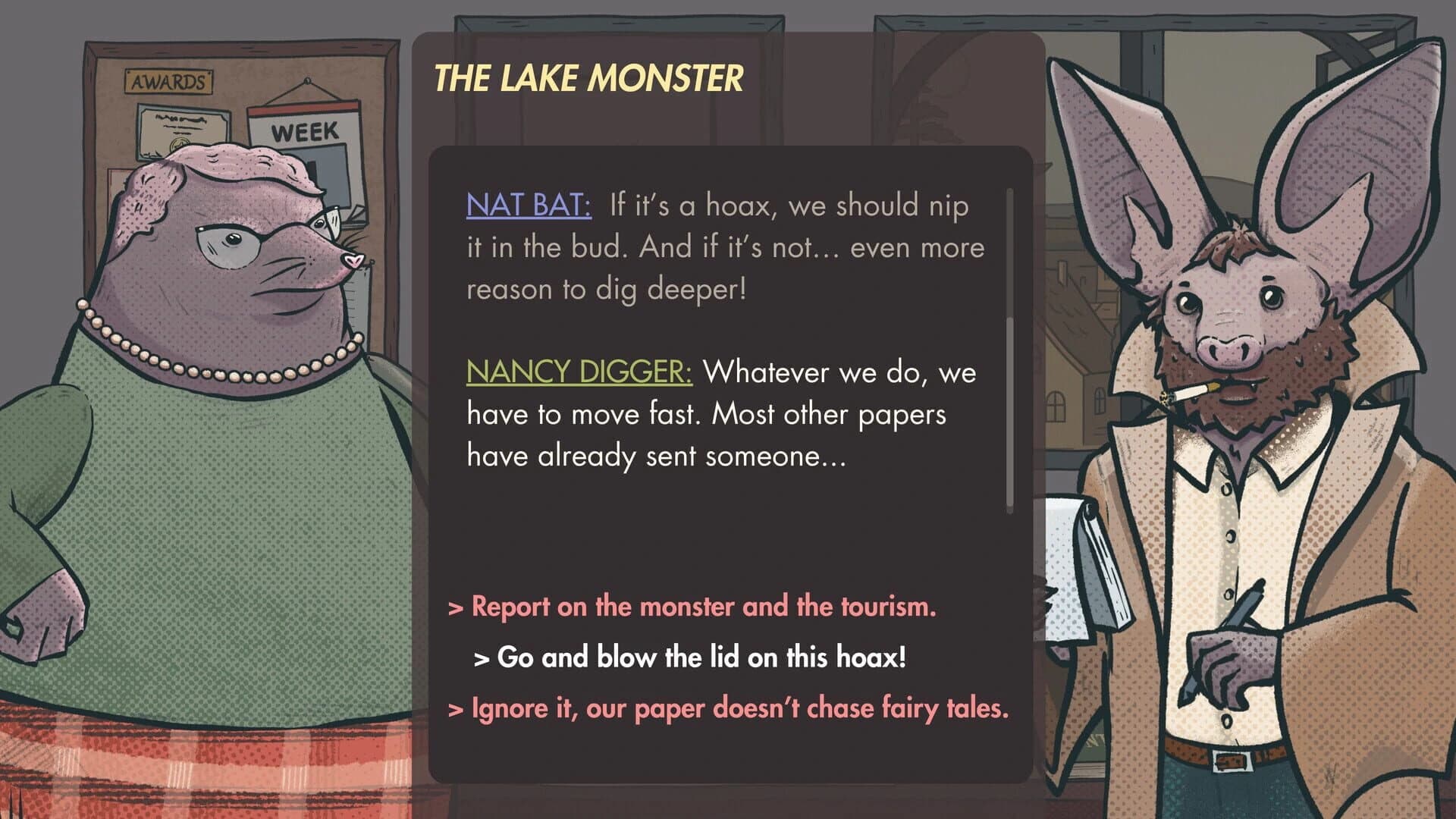Click the underlined NANCY DIGGER speaker name

point(580,372)
